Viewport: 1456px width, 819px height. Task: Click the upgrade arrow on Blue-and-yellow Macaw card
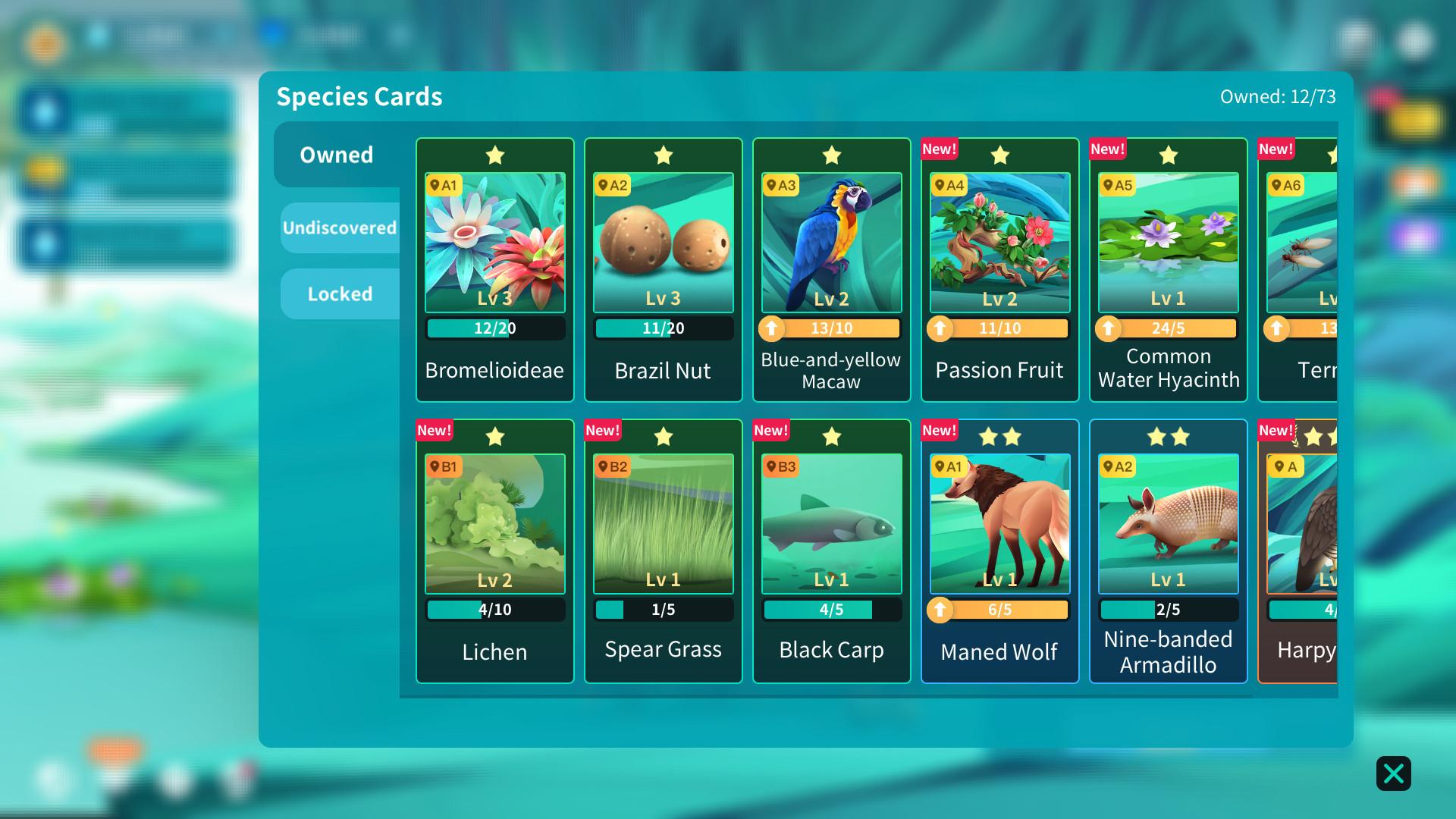coord(771,328)
